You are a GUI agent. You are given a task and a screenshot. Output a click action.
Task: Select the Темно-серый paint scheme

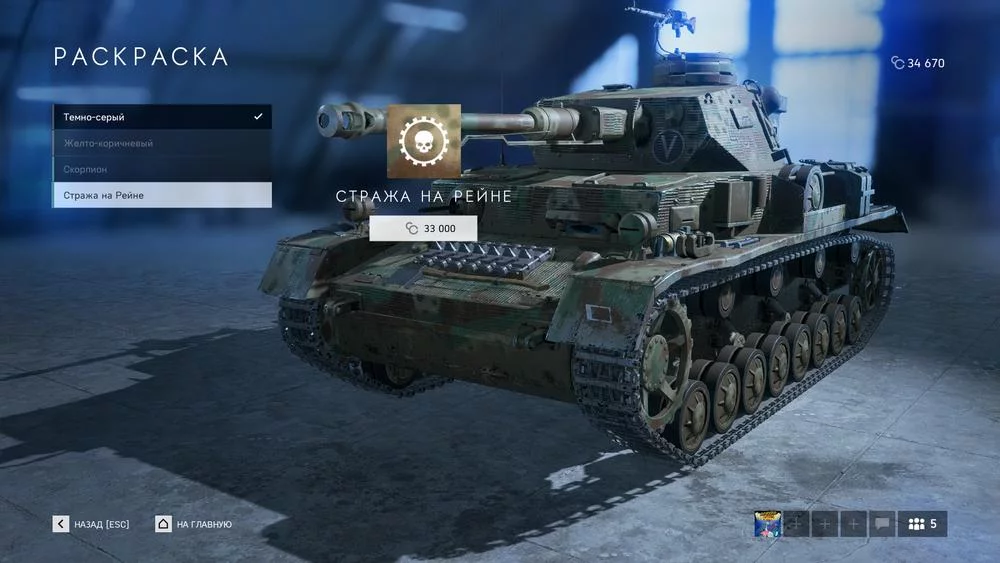click(161, 117)
